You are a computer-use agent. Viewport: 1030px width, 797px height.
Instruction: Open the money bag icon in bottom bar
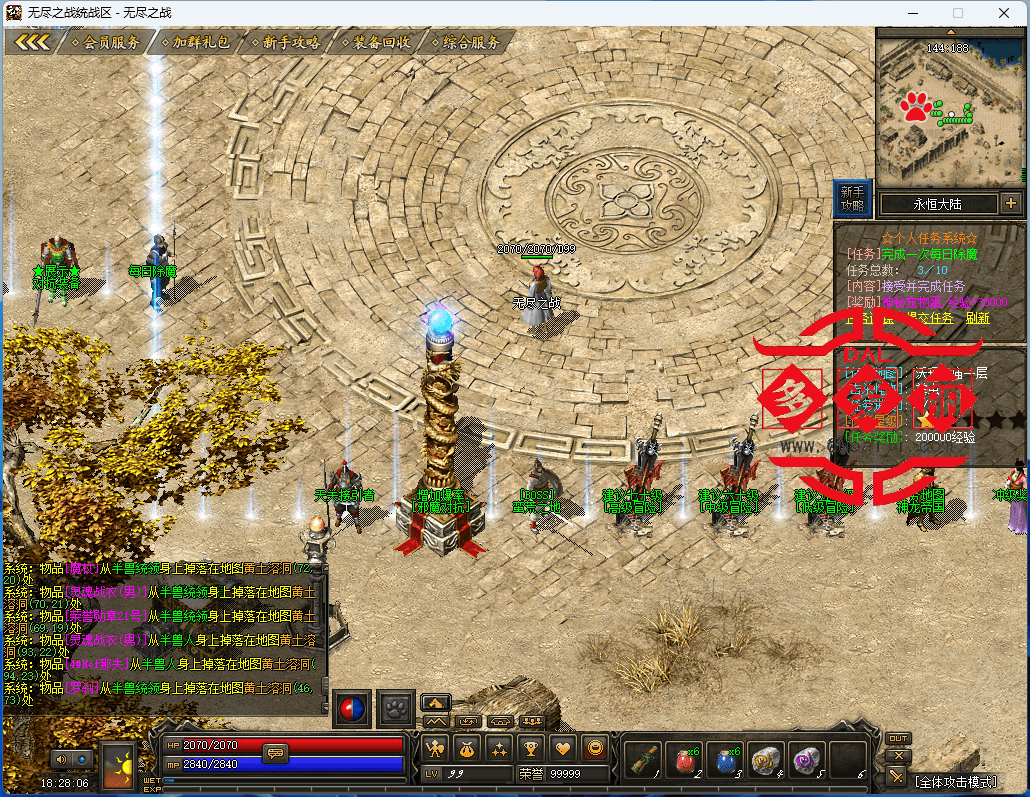(466, 747)
